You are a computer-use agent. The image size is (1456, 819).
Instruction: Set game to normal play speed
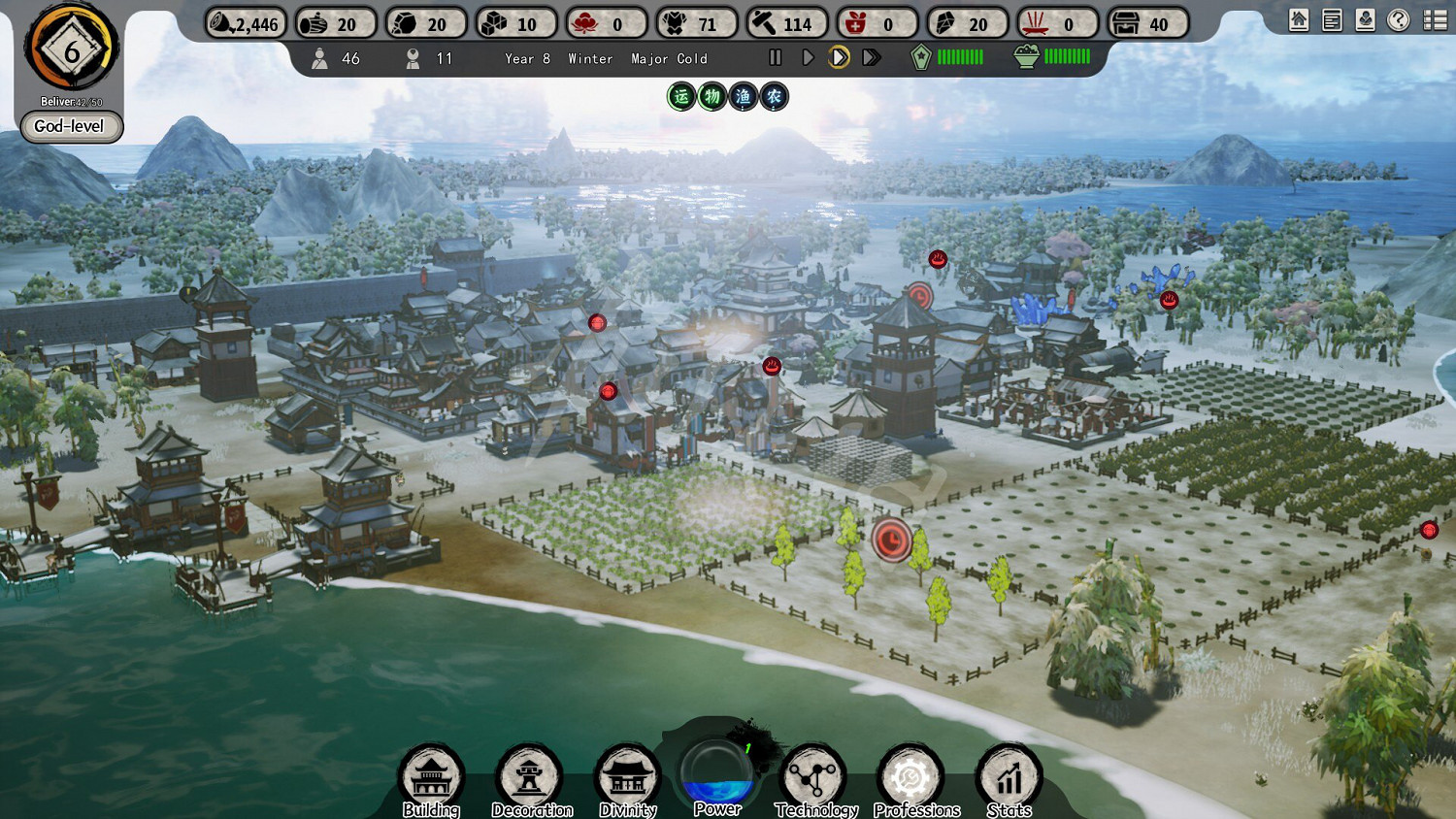pos(808,58)
